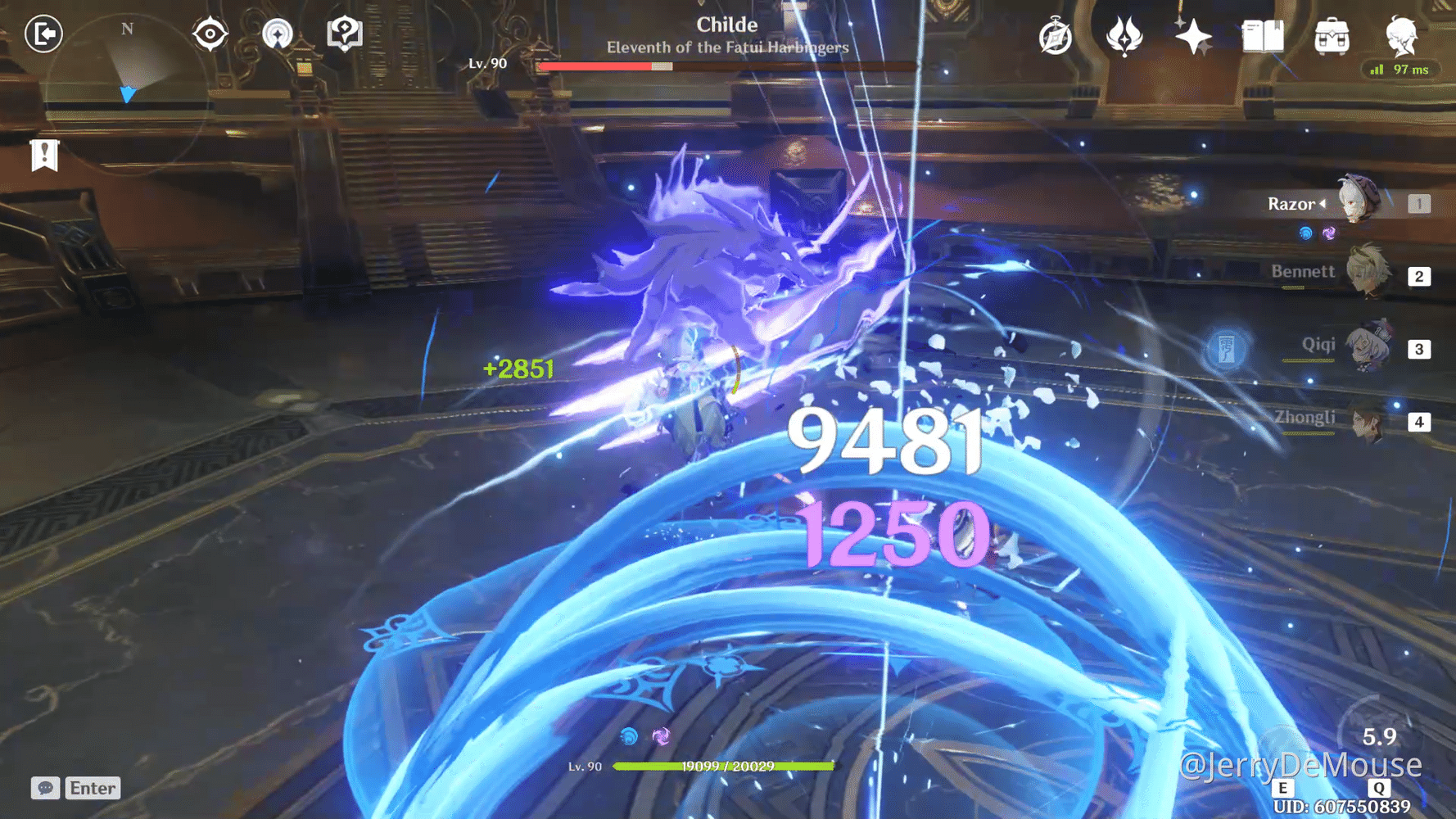
Task: Switch to Bennett in the party list
Action: (x=1364, y=273)
